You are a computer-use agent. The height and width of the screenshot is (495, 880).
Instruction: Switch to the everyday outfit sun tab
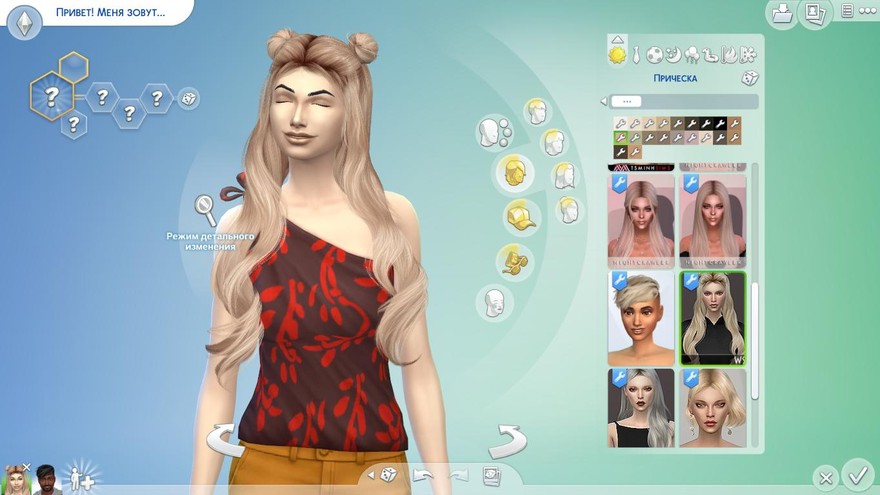617,54
